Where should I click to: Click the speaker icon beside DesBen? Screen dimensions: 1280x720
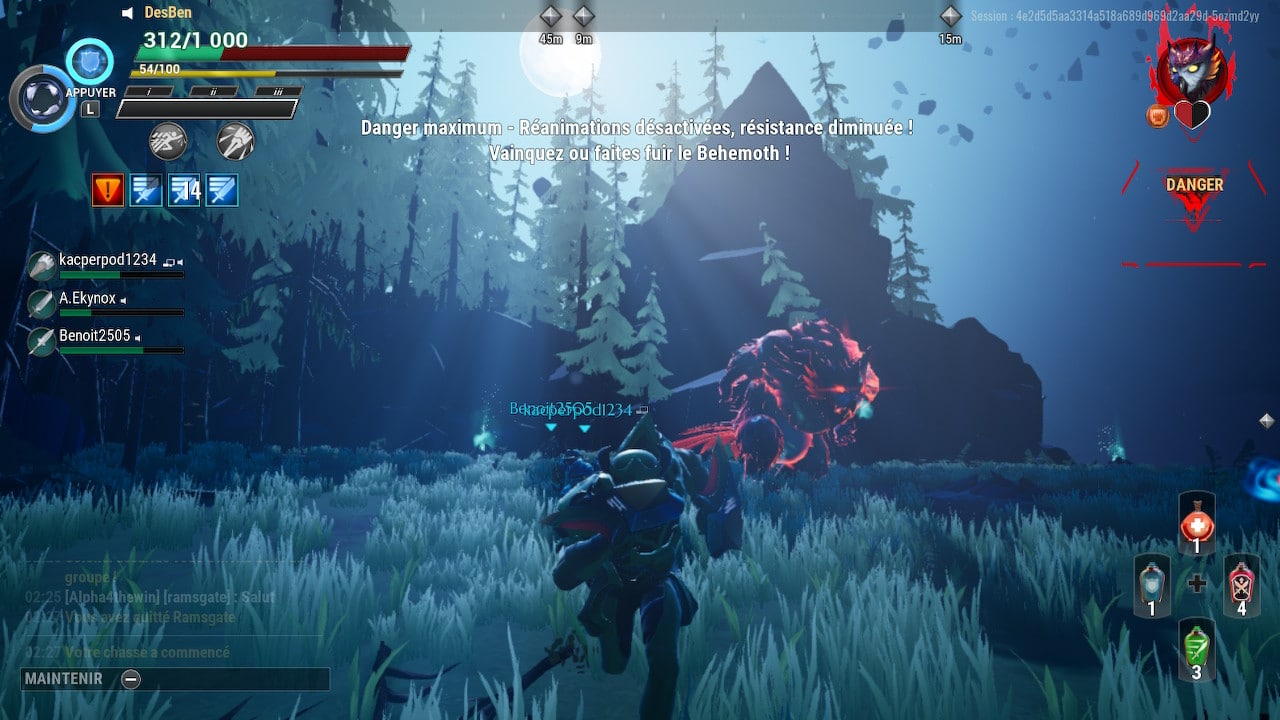128,13
